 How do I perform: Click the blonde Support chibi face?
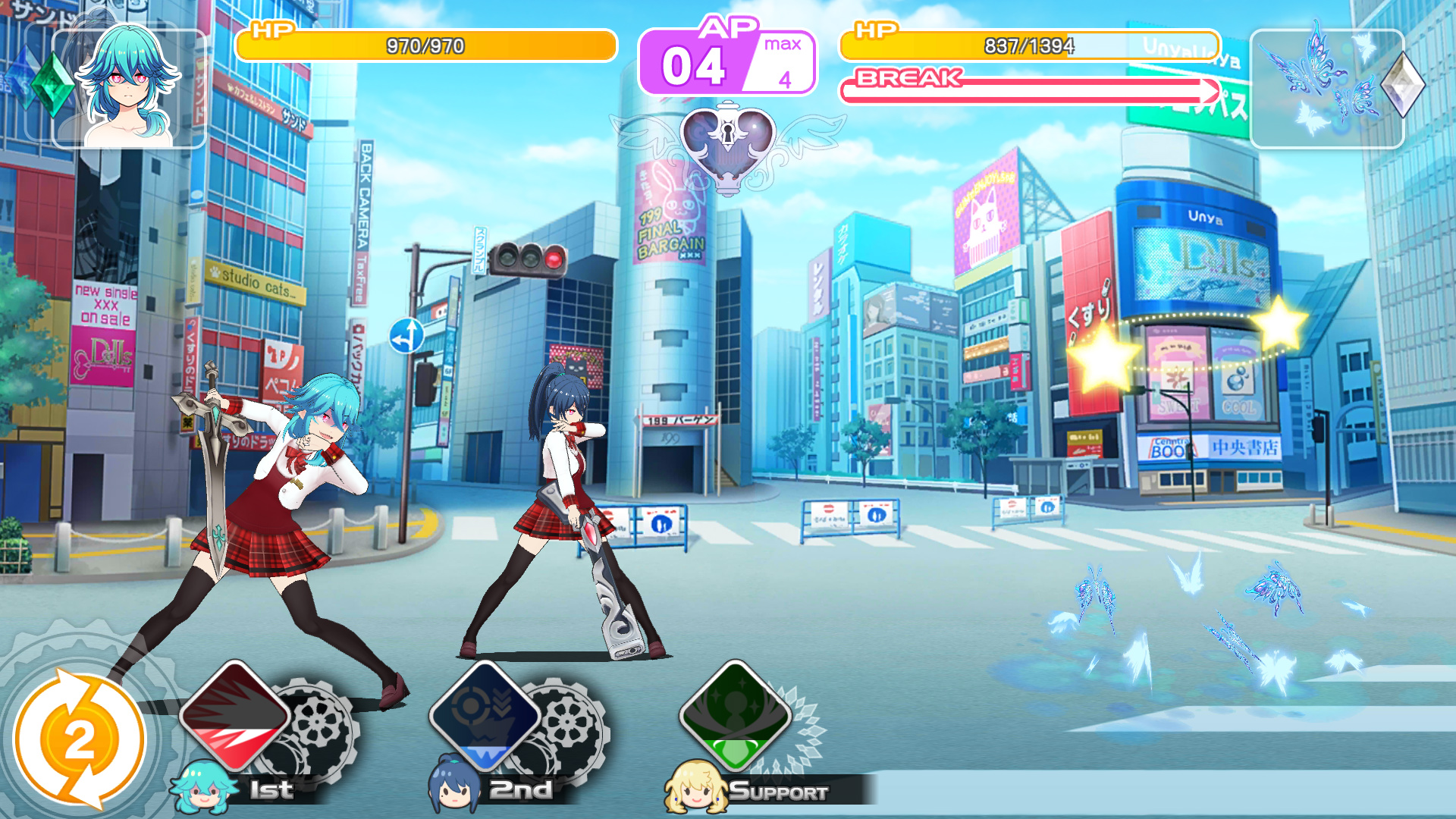click(694, 788)
